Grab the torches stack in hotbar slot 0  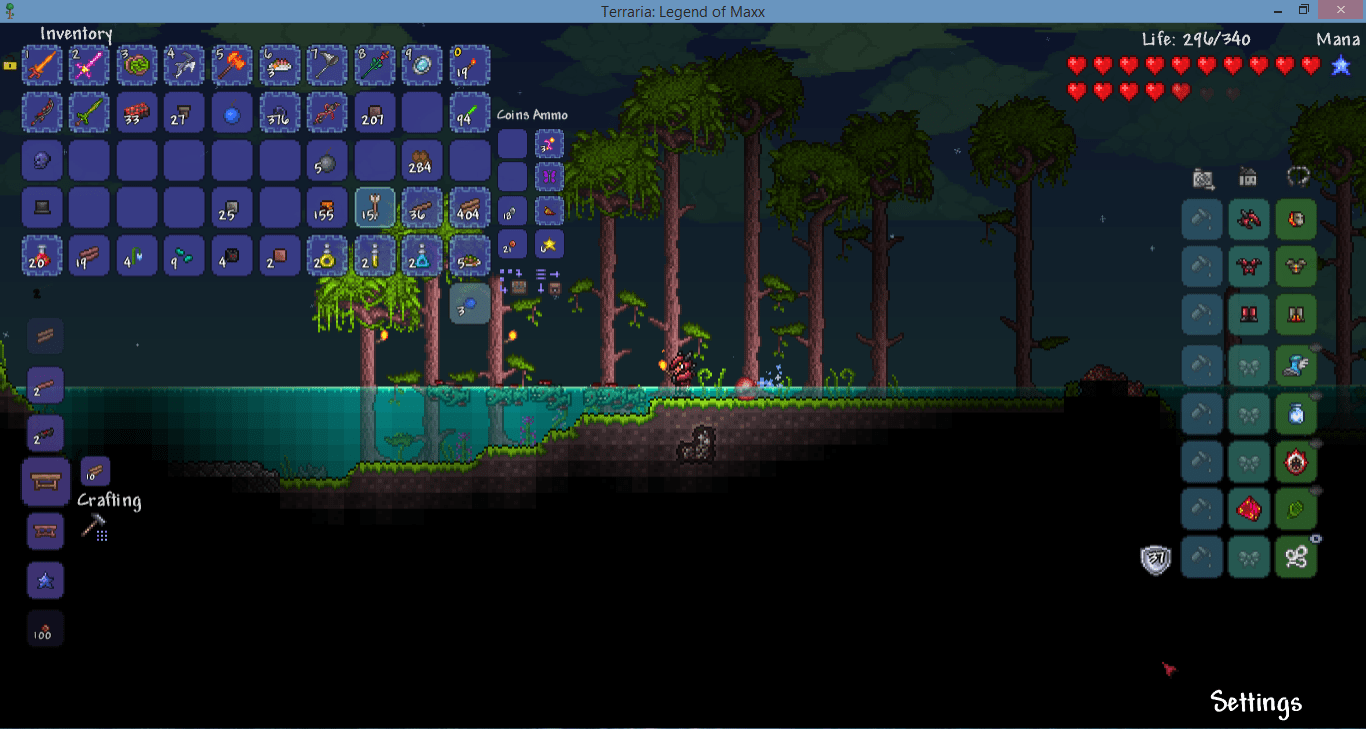470,65
